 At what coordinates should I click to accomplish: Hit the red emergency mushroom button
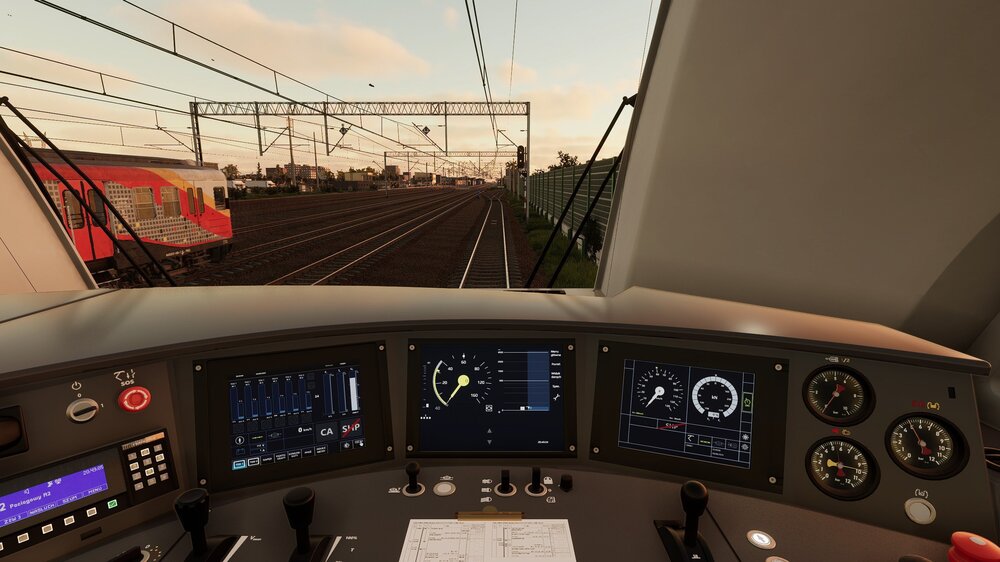972,547
